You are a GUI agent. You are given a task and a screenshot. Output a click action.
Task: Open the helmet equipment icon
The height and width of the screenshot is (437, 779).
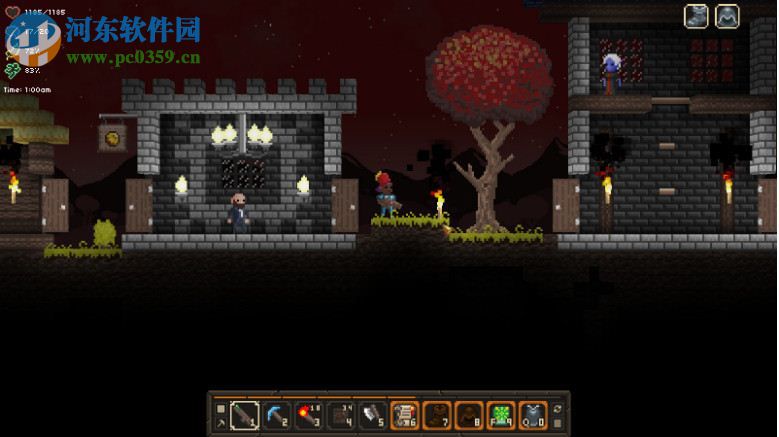(727, 16)
